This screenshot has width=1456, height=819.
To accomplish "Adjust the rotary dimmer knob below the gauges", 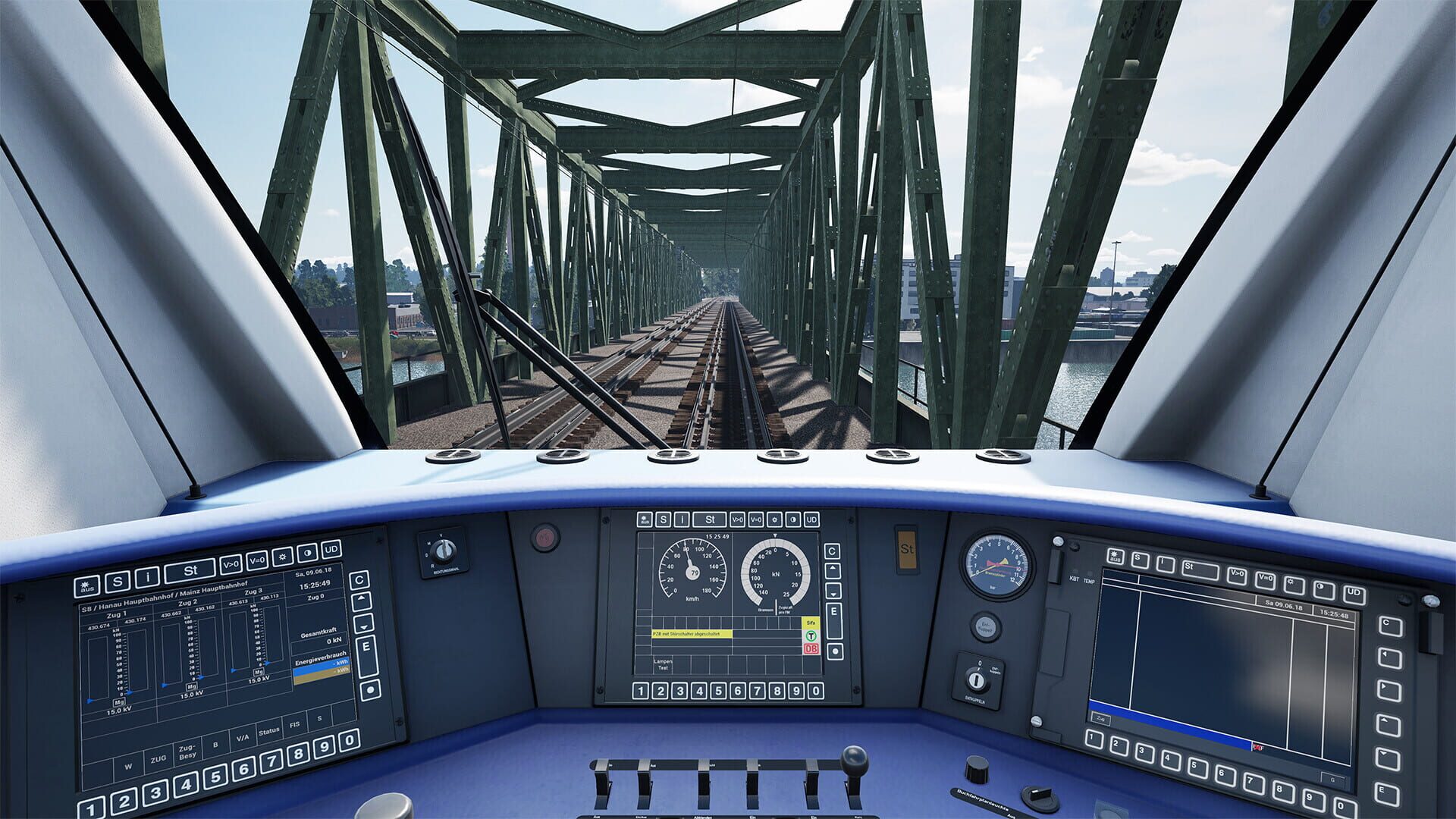I will [977, 770].
